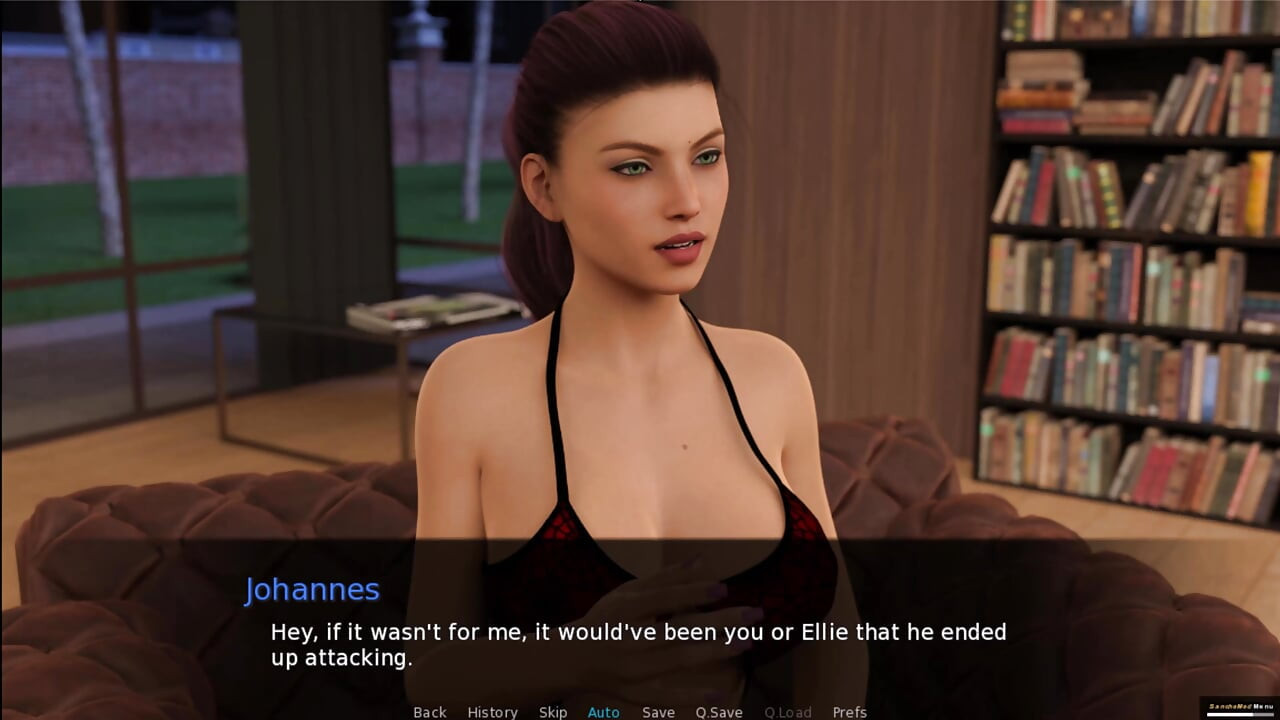Click the Auto label to pause auto-read
The width and height of the screenshot is (1280, 720).
(604, 712)
